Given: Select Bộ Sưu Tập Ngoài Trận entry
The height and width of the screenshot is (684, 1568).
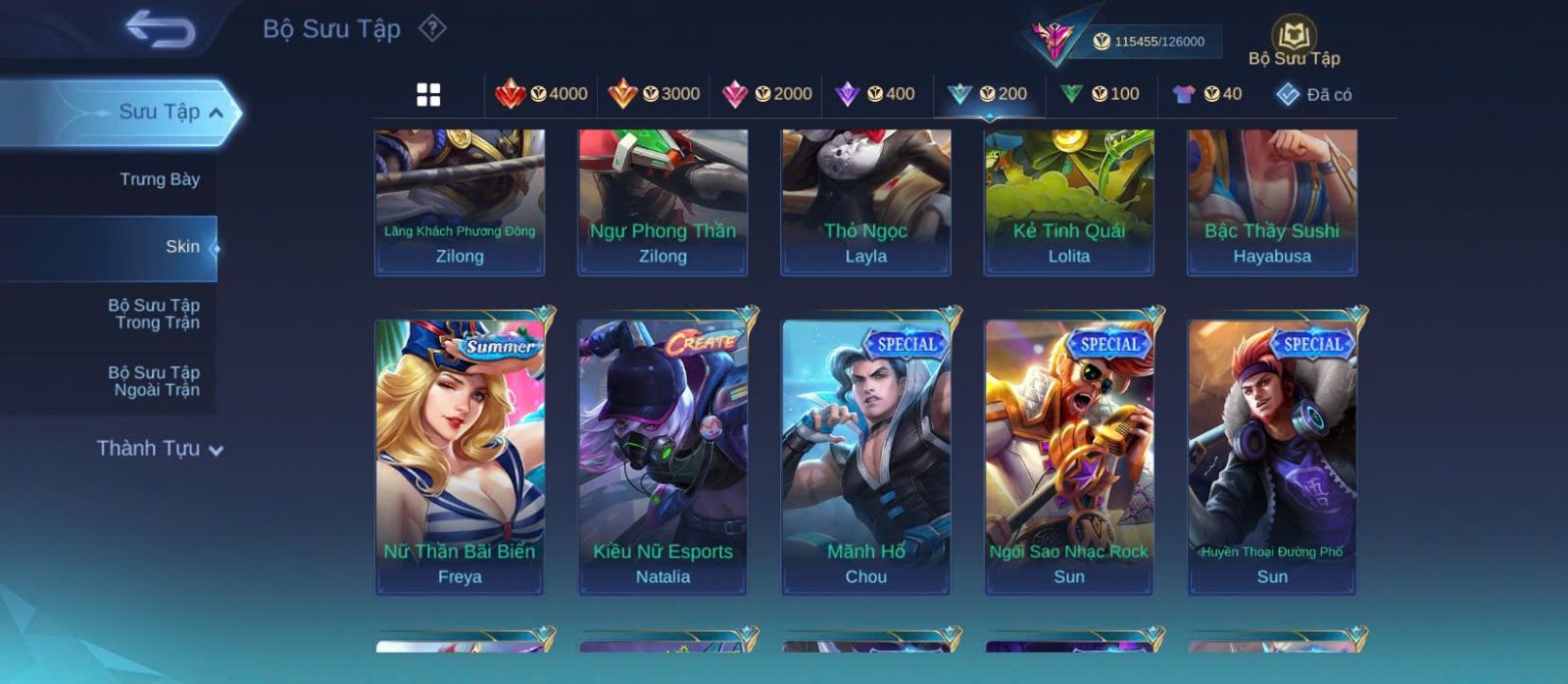Looking at the screenshot, I should click(x=155, y=381).
